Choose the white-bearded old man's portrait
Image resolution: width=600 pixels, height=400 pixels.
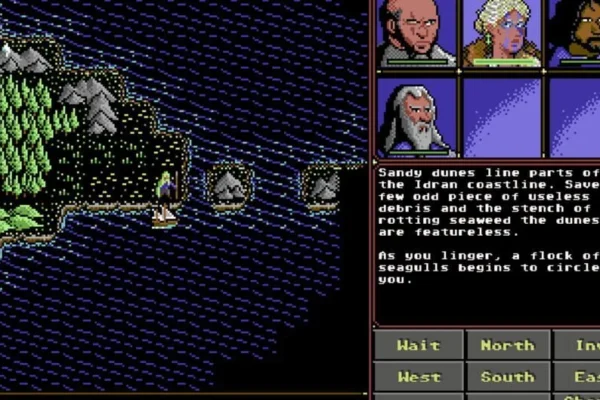tap(416, 117)
